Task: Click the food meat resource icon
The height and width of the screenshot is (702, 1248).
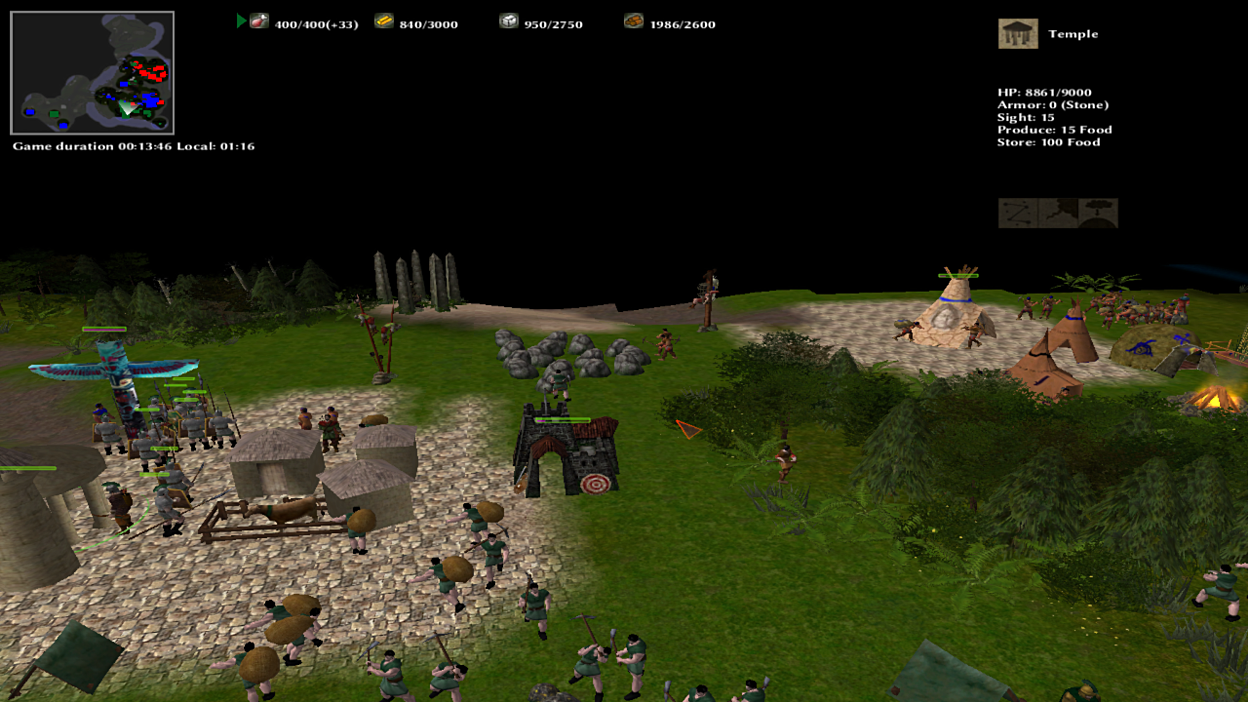Action: click(259, 21)
